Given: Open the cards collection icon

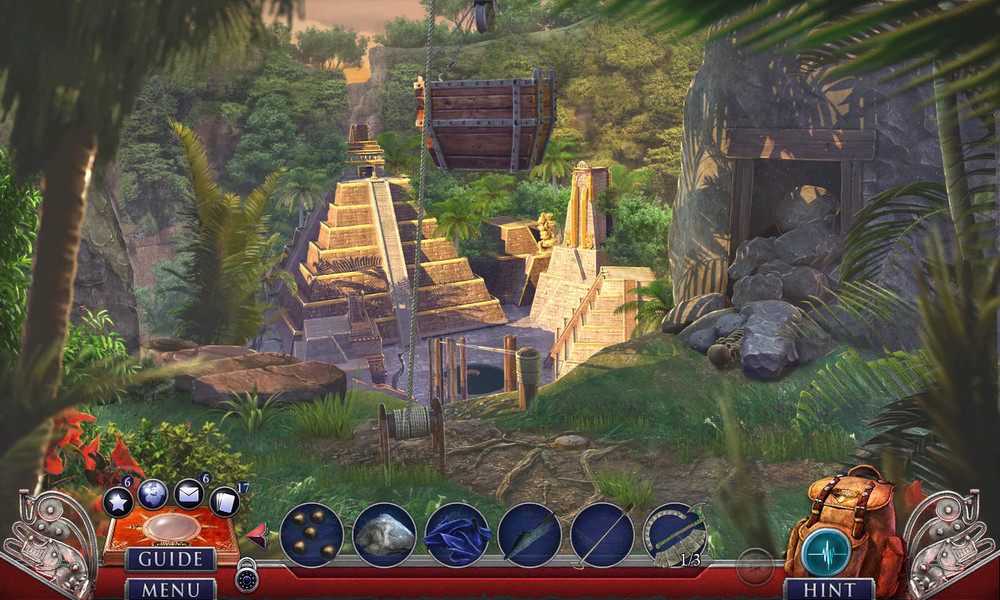Looking at the screenshot, I should click(x=225, y=502).
